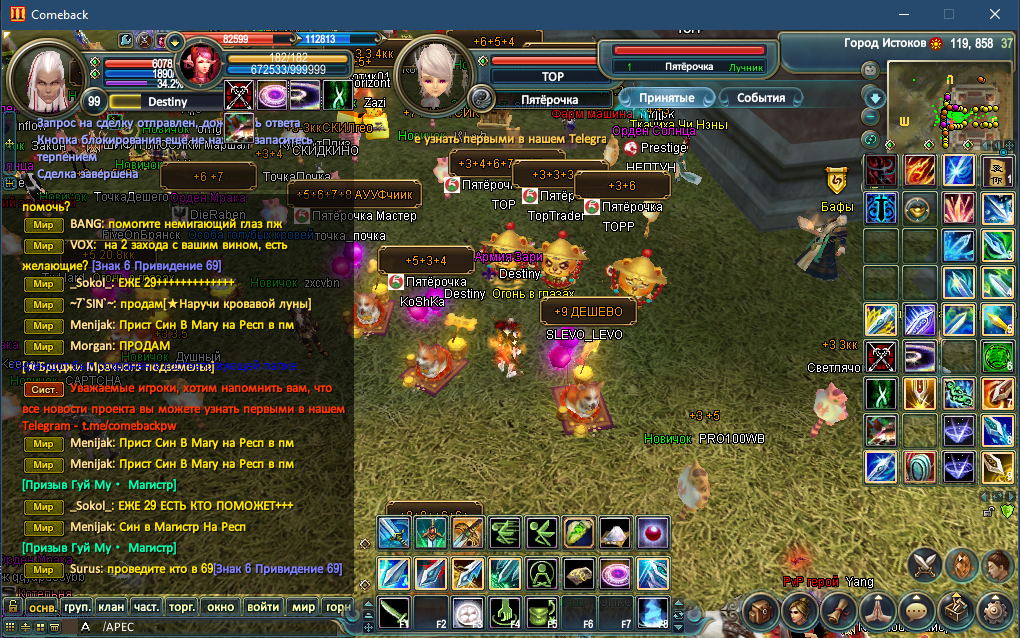Open the gear settings button
The height and width of the screenshot is (638, 1020).
coord(994,609)
